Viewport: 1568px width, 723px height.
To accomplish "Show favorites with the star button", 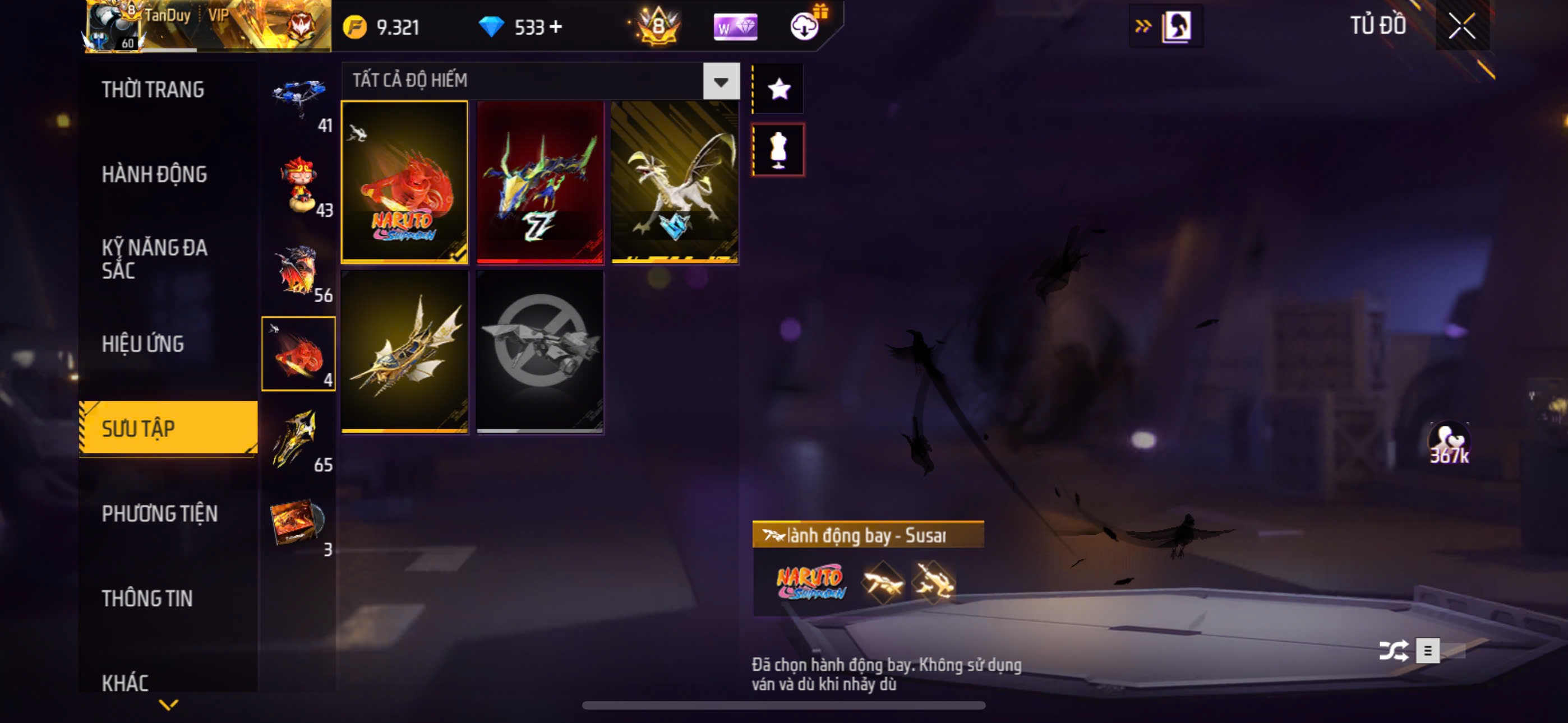I will coord(778,90).
